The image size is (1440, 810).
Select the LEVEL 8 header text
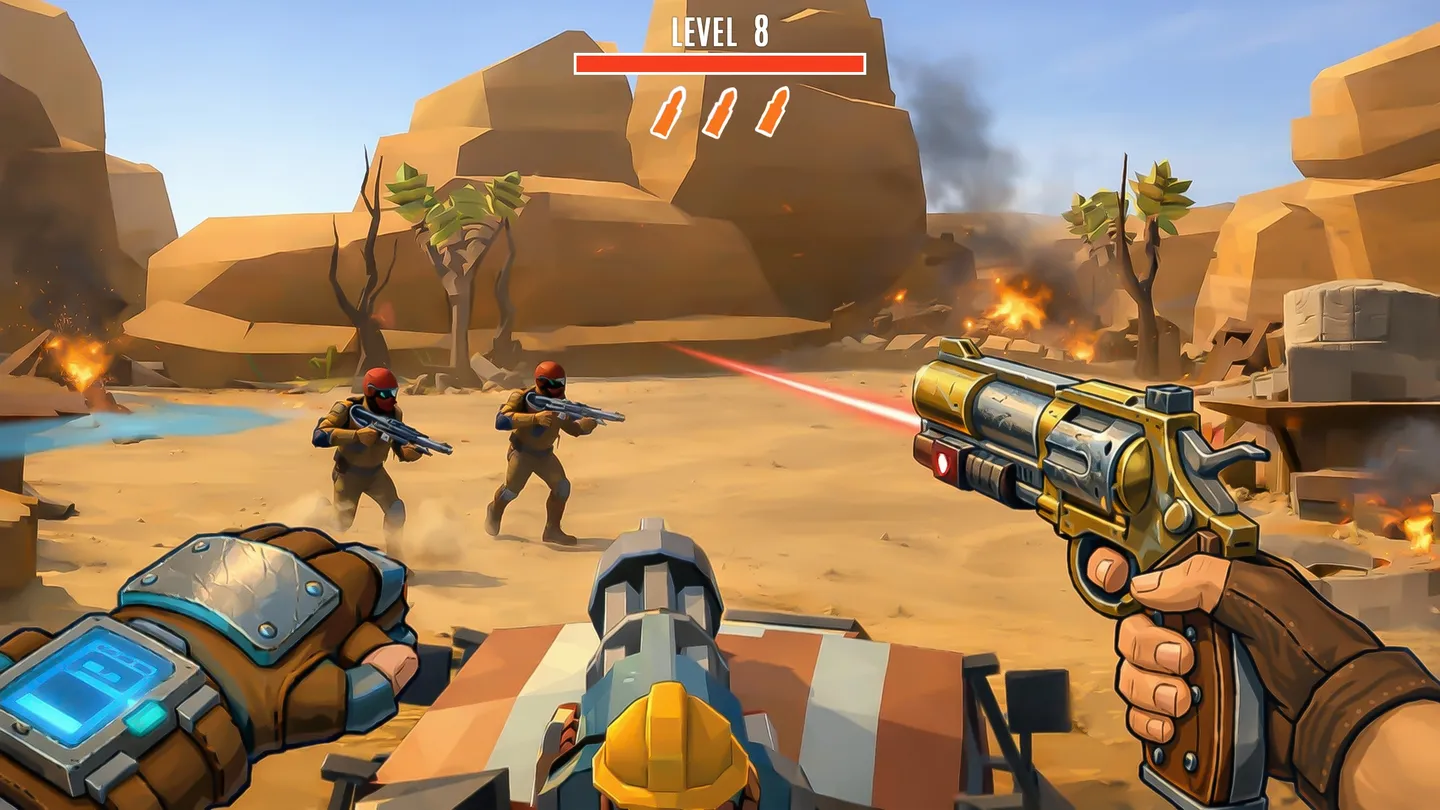click(718, 33)
